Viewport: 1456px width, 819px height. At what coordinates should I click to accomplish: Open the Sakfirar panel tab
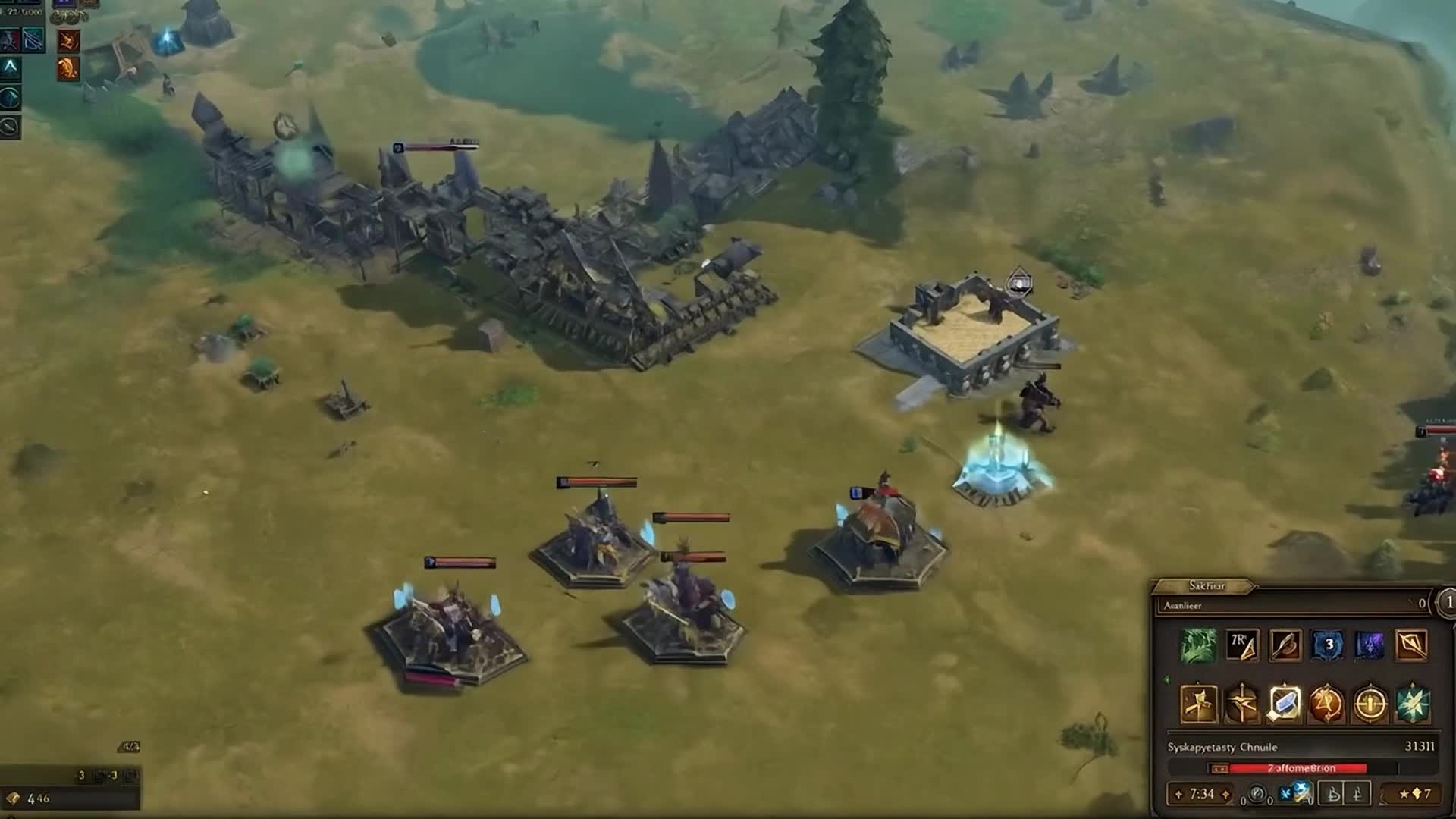click(x=1206, y=585)
